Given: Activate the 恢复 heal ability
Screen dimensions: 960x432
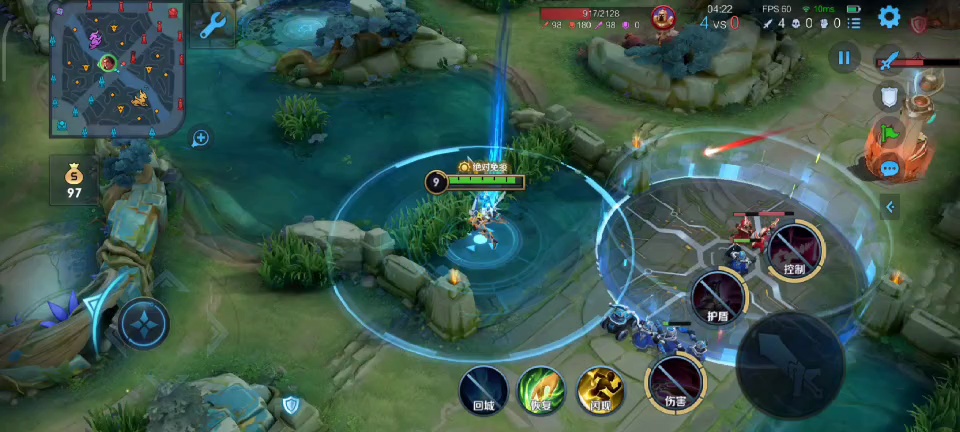Looking at the screenshot, I should (x=541, y=388).
